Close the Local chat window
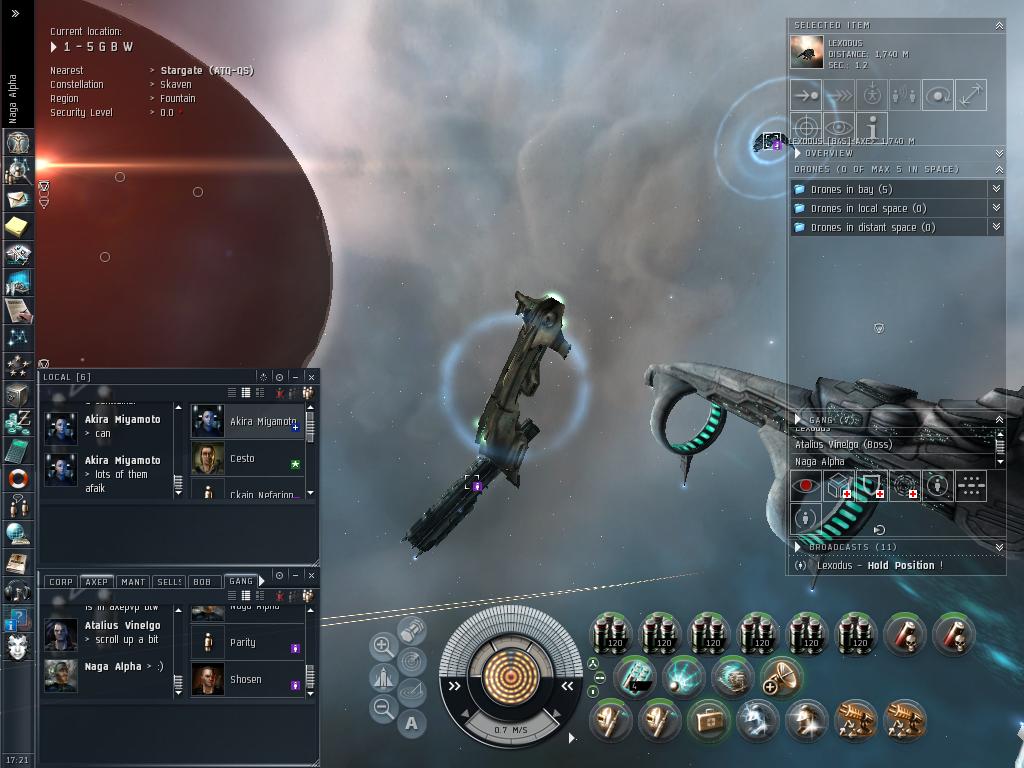 (x=311, y=377)
